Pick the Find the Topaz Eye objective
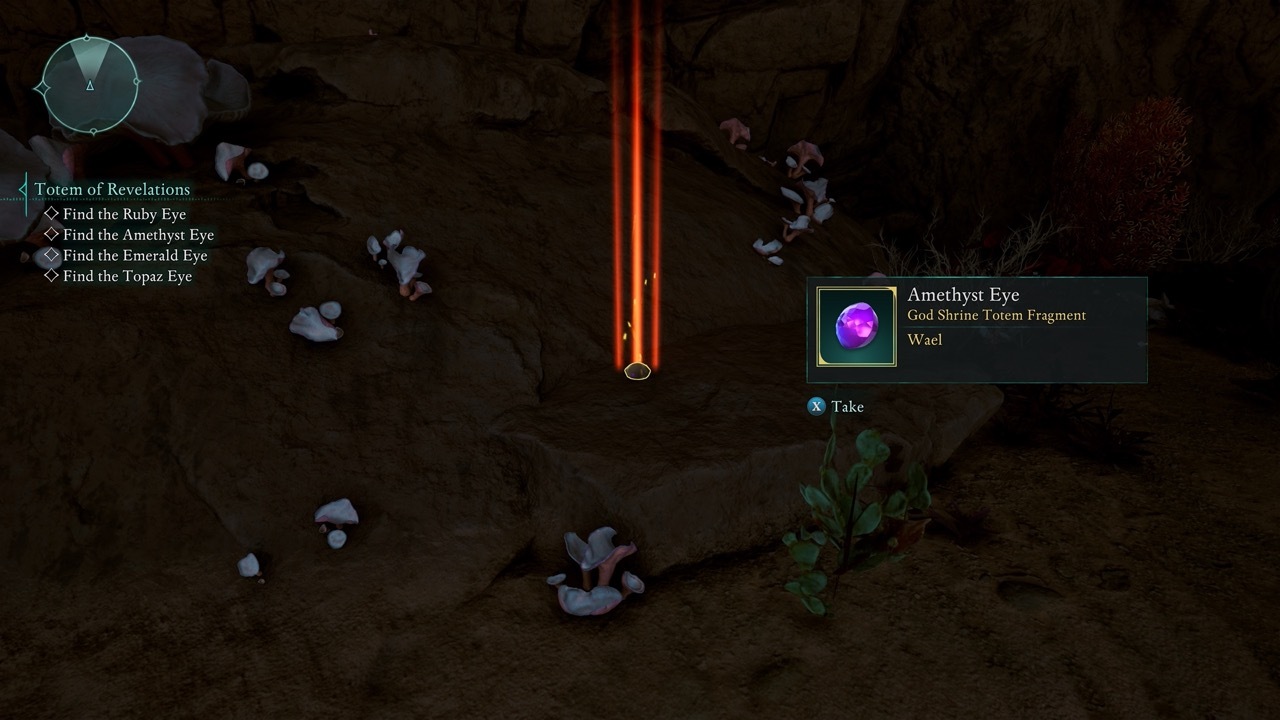 click(x=127, y=276)
